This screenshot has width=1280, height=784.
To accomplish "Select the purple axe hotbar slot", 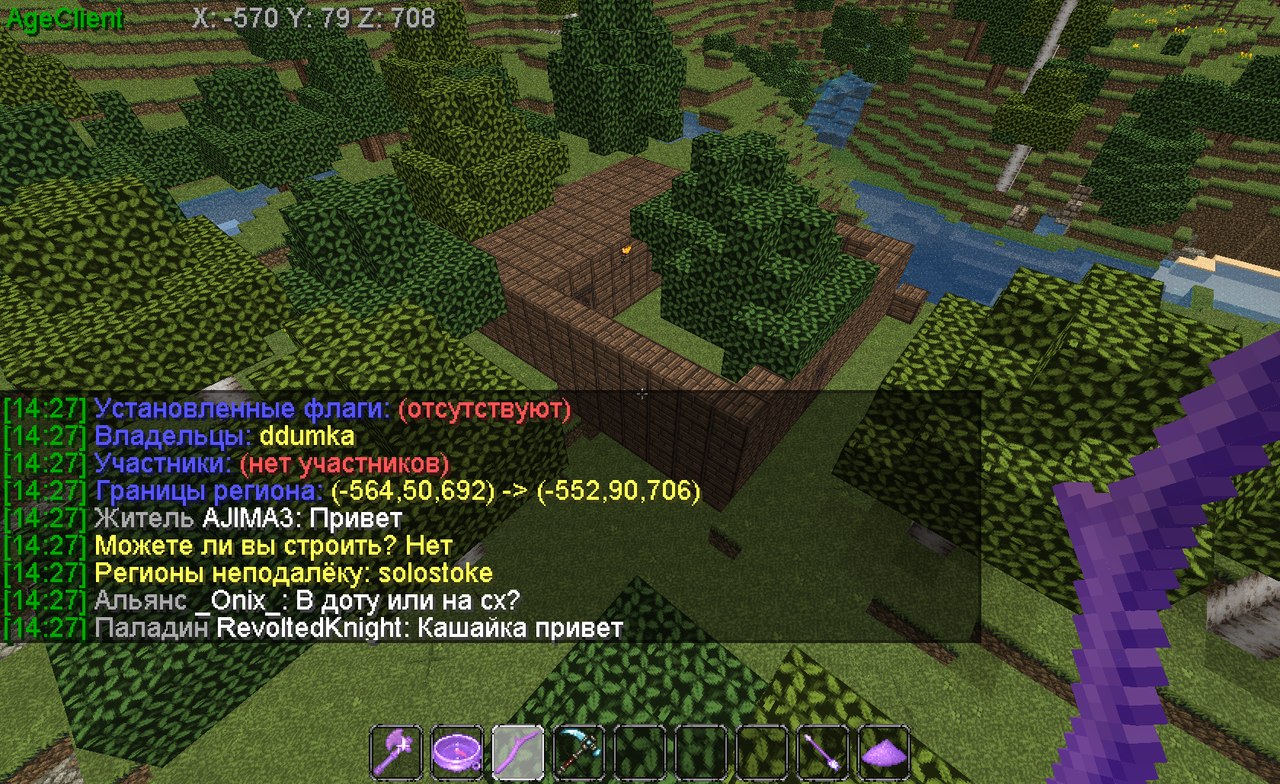I will point(396,750).
